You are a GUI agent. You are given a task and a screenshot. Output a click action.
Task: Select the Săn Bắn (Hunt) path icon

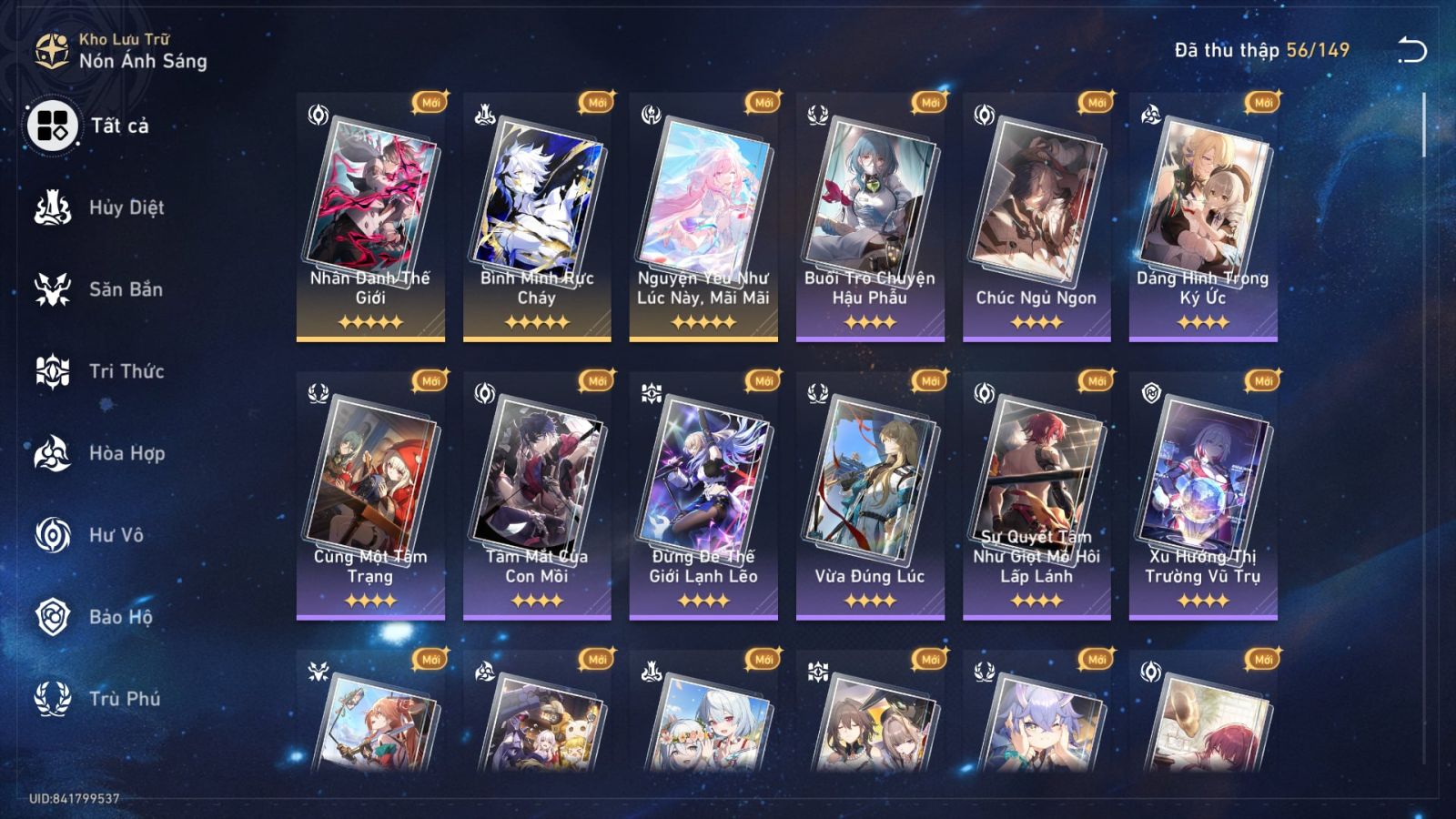tap(52, 289)
